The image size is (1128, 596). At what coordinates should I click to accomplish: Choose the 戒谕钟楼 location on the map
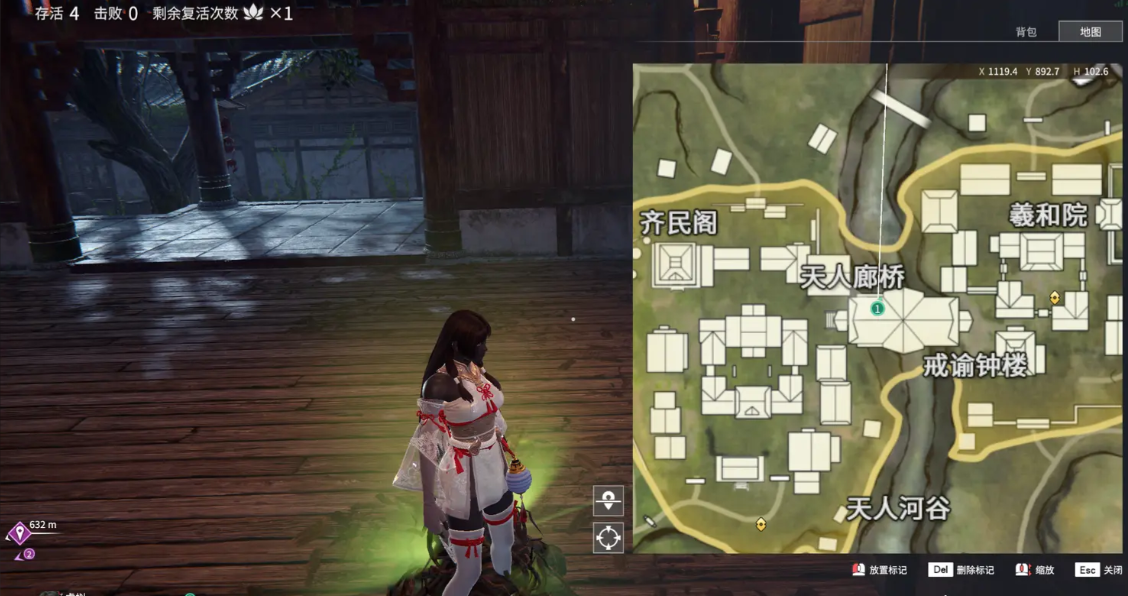pos(975,366)
